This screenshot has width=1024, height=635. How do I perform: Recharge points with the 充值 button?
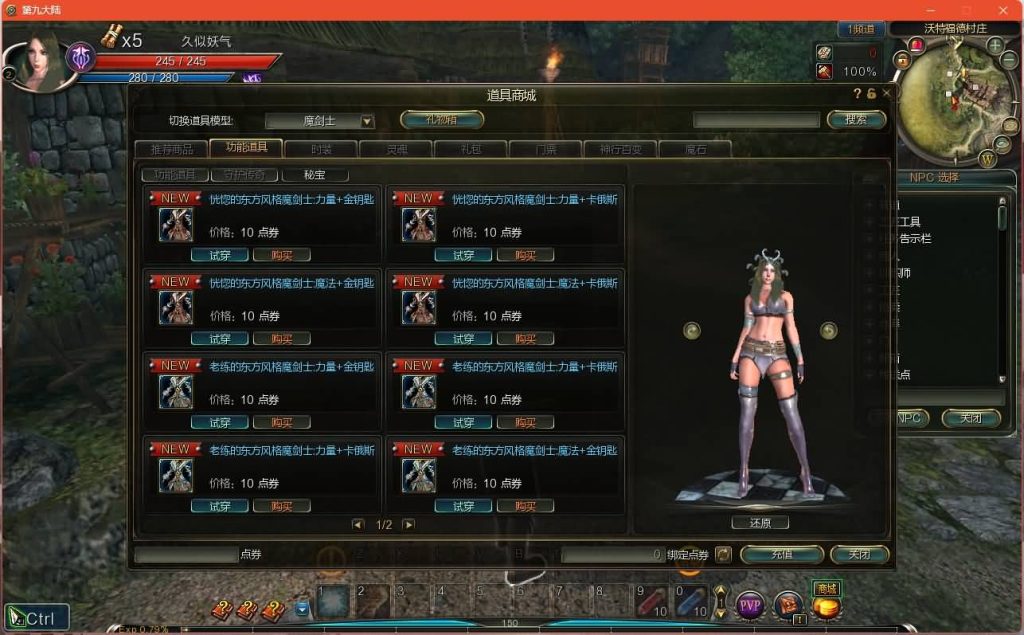781,554
